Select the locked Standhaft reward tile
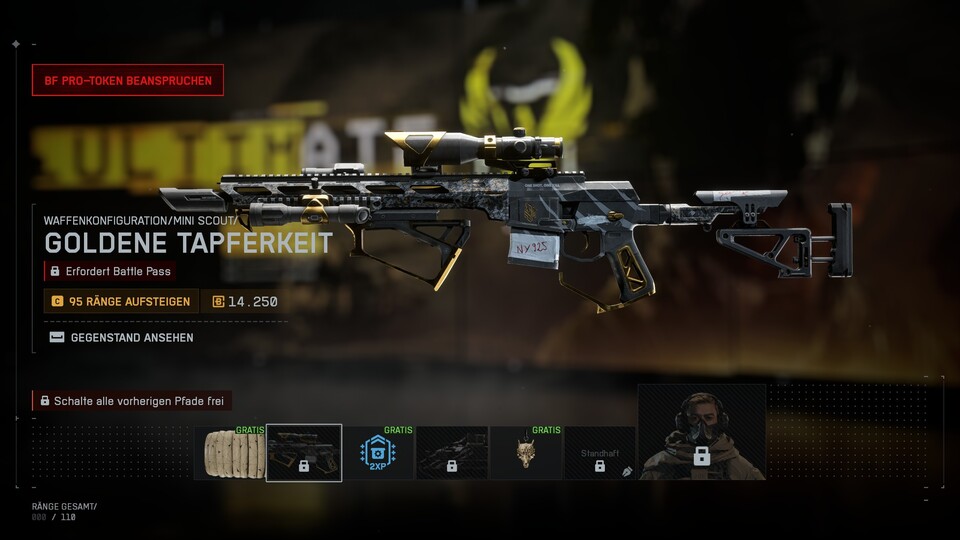 click(600, 453)
